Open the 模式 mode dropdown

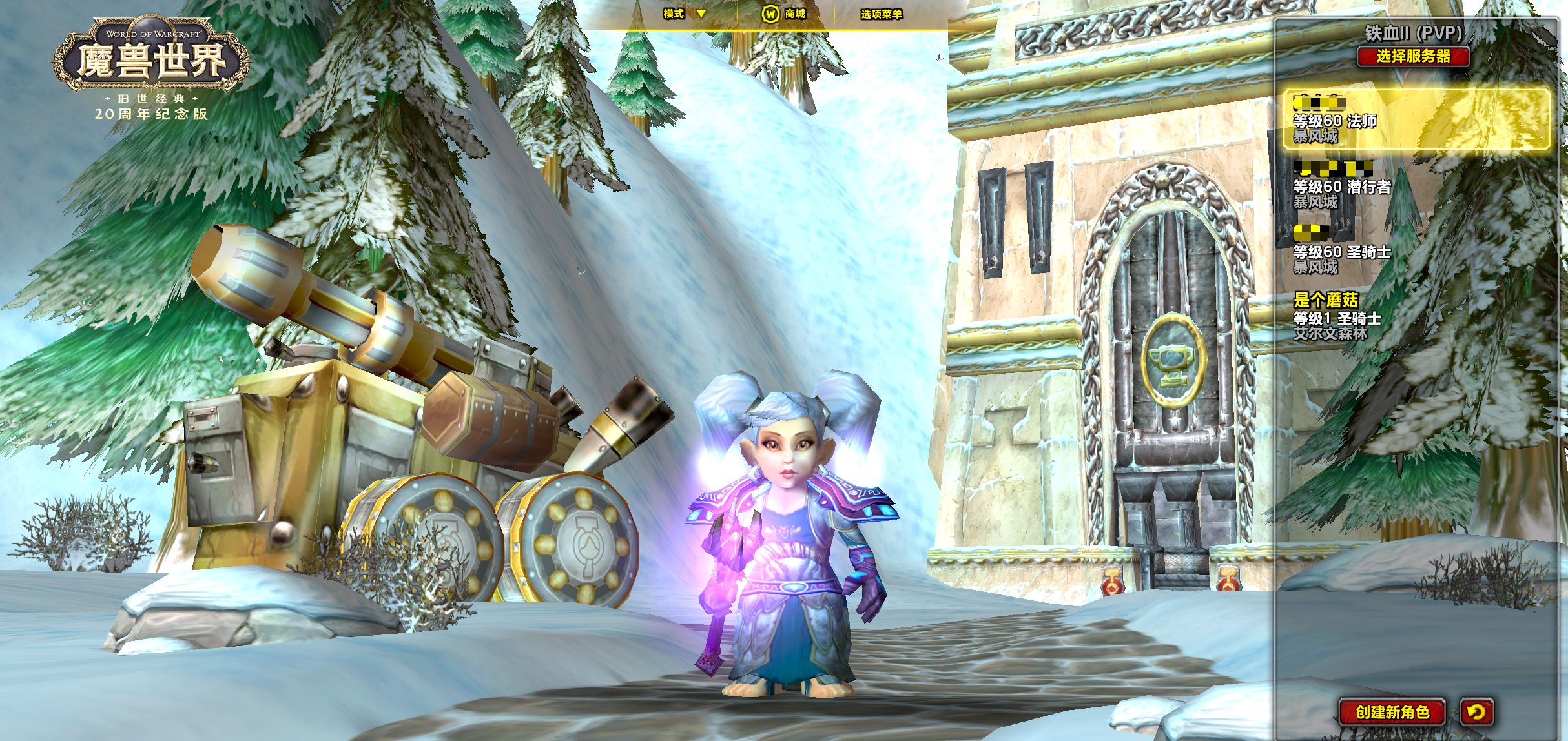tap(685, 14)
